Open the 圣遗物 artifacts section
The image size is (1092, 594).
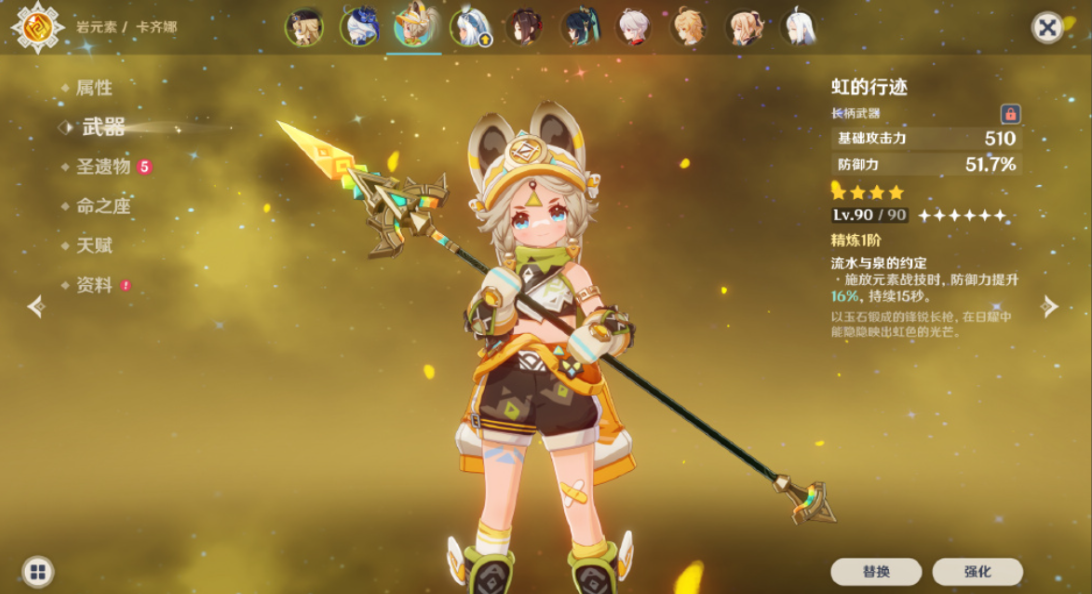(x=103, y=167)
